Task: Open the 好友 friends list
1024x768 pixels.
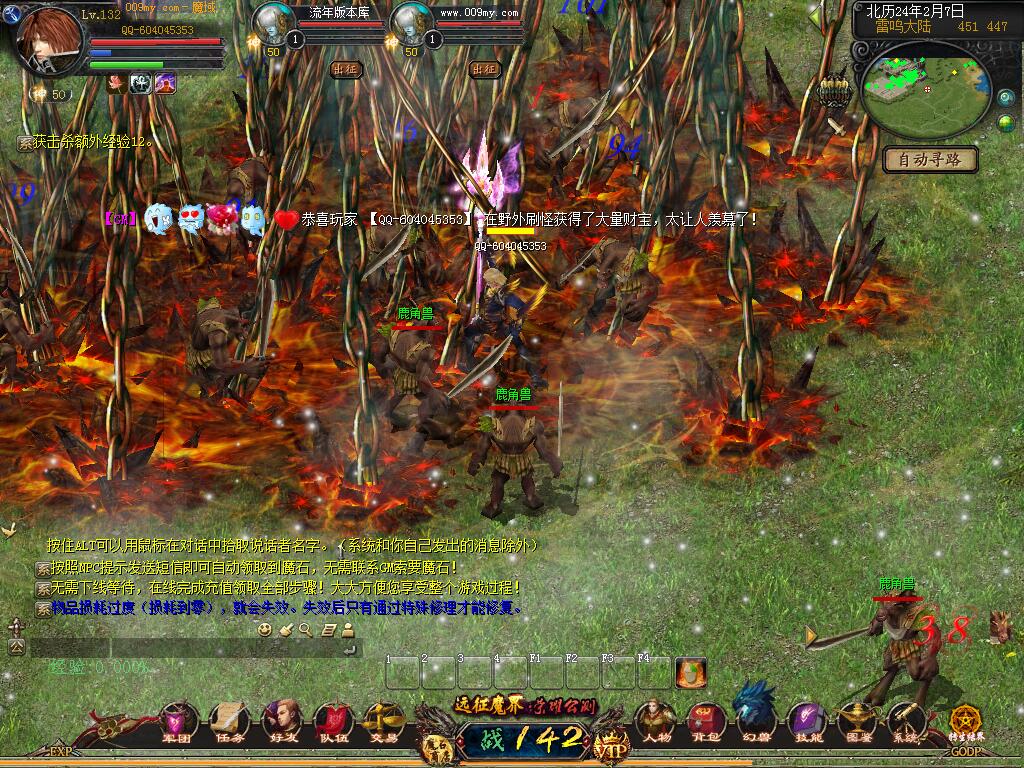Action: click(280, 721)
